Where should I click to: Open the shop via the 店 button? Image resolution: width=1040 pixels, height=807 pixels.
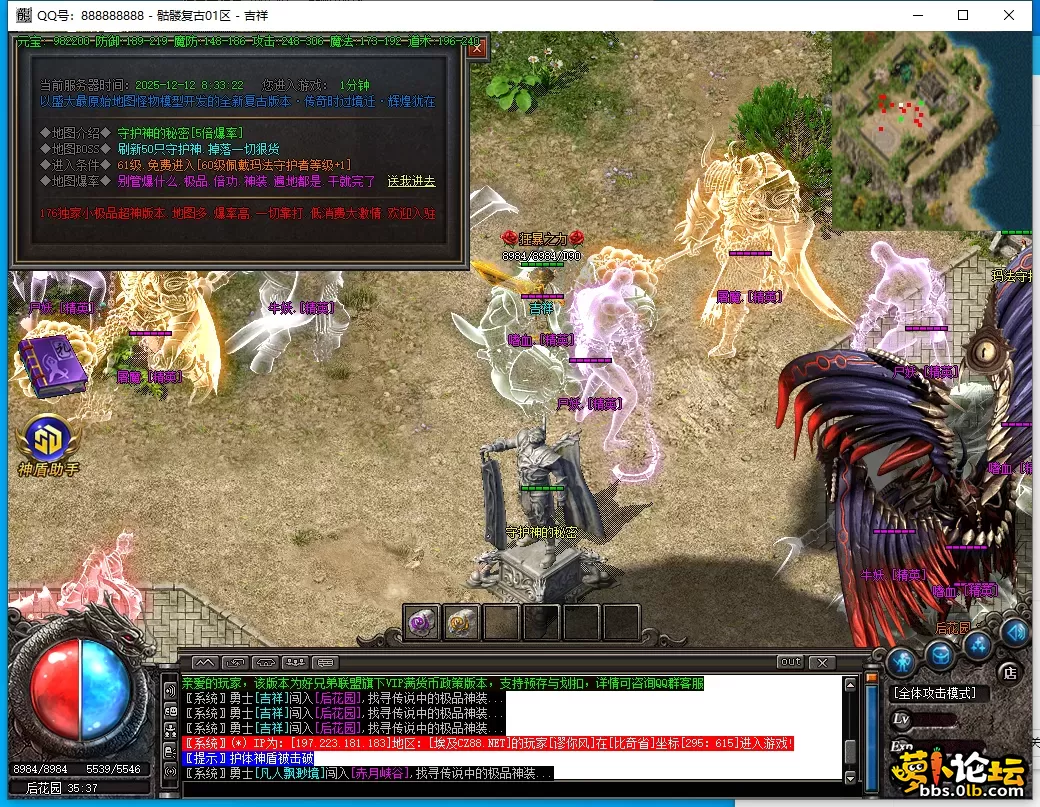click(1010, 671)
